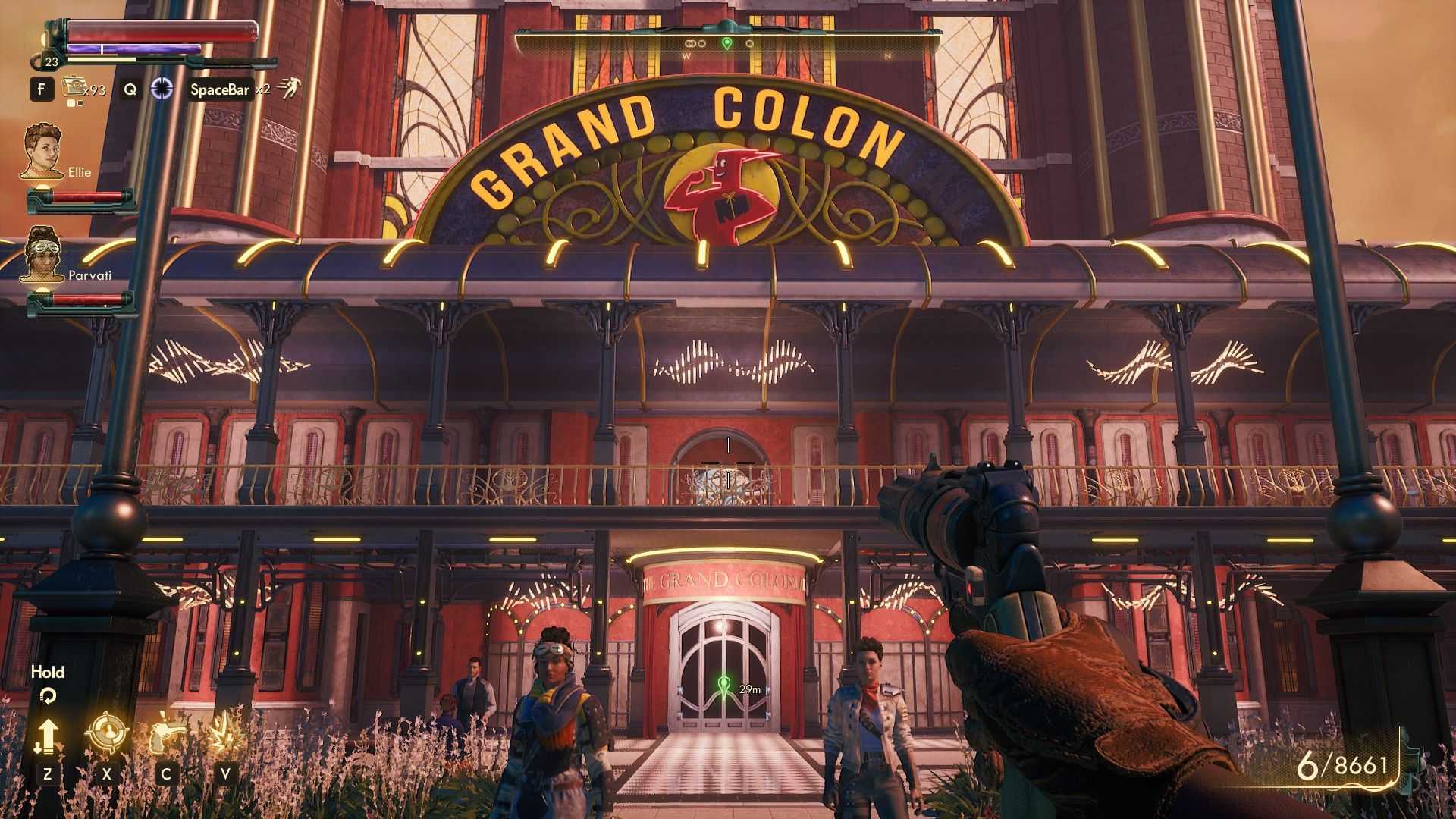This screenshot has width=1456, height=819.
Task: Select Ellie's companion portrait
Action: tap(42, 152)
